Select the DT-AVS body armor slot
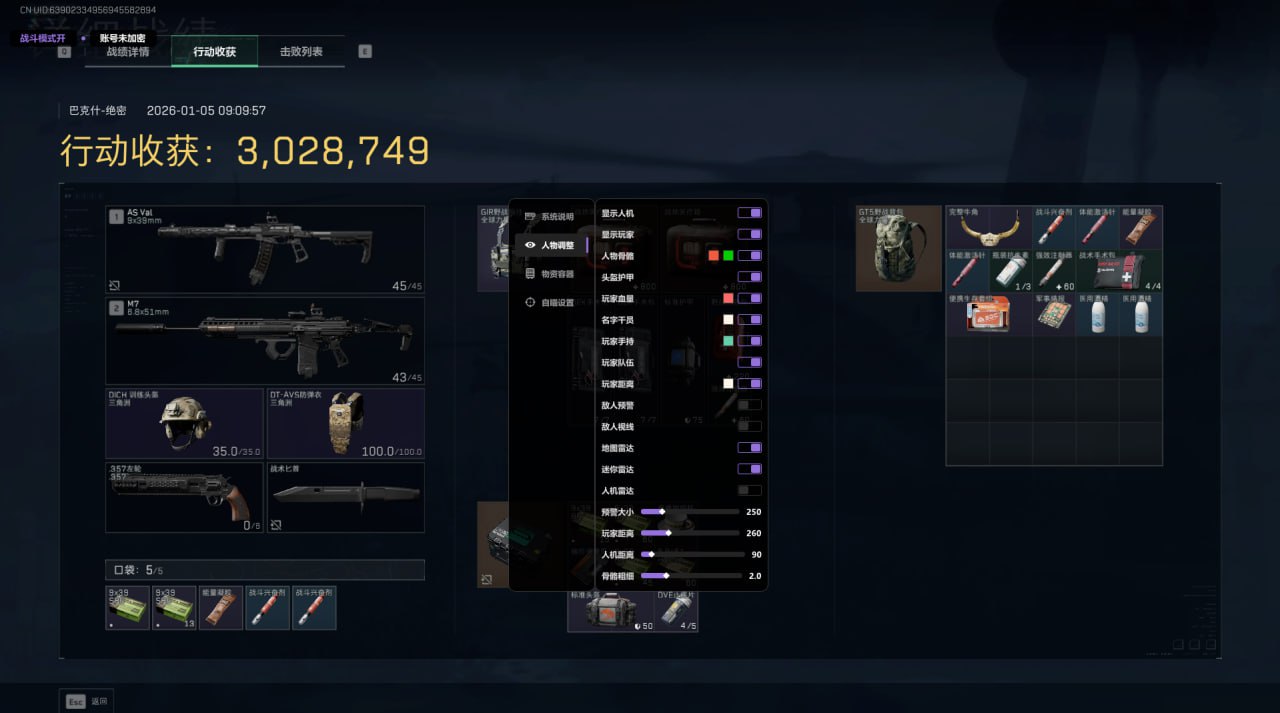The height and width of the screenshot is (713, 1280). pyautogui.click(x=346, y=424)
